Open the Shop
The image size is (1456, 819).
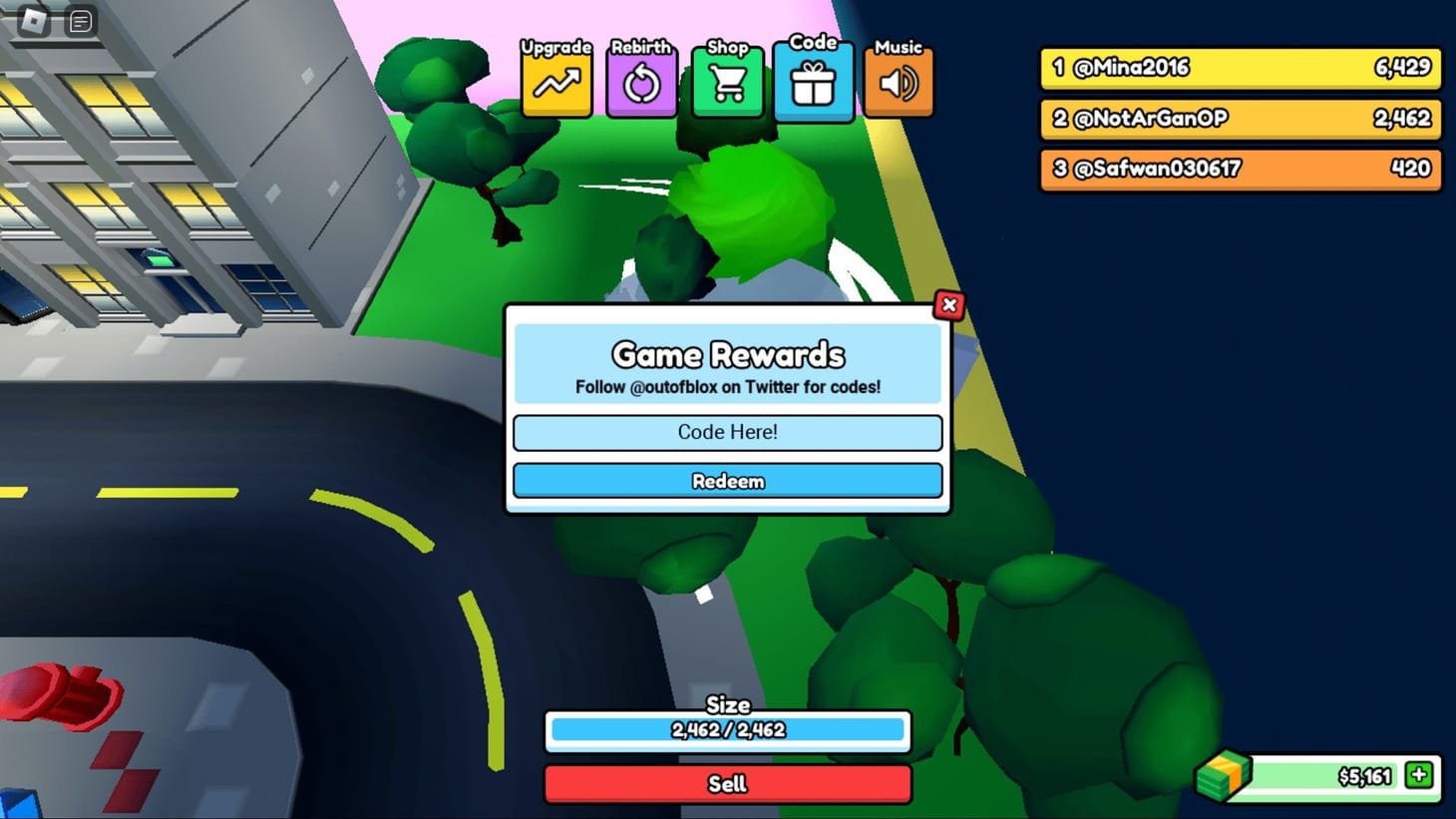pyautogui.click(x=727, y=82)
